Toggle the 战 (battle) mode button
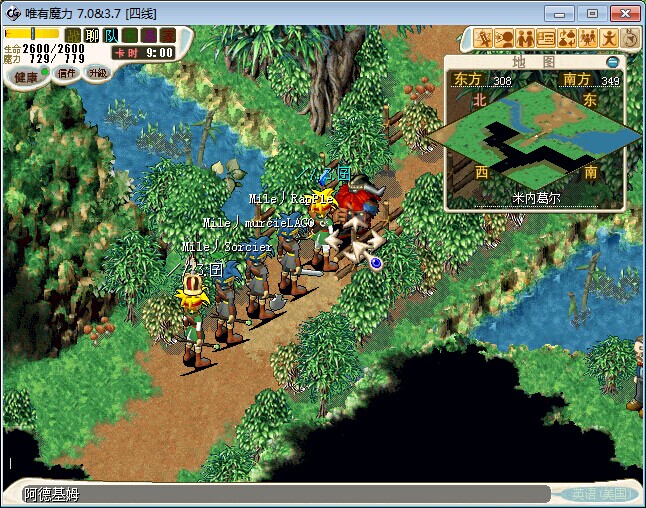 (74, 35)
